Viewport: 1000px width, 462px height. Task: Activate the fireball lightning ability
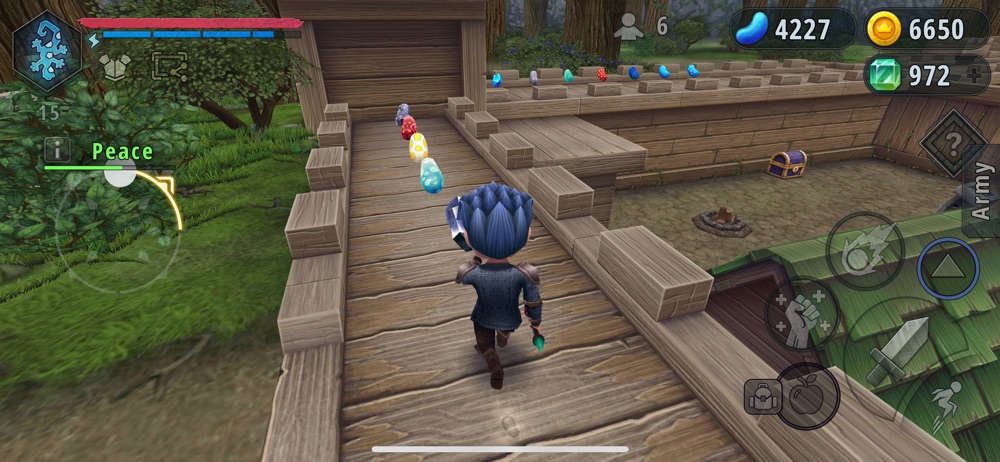[x=866, y=250]
